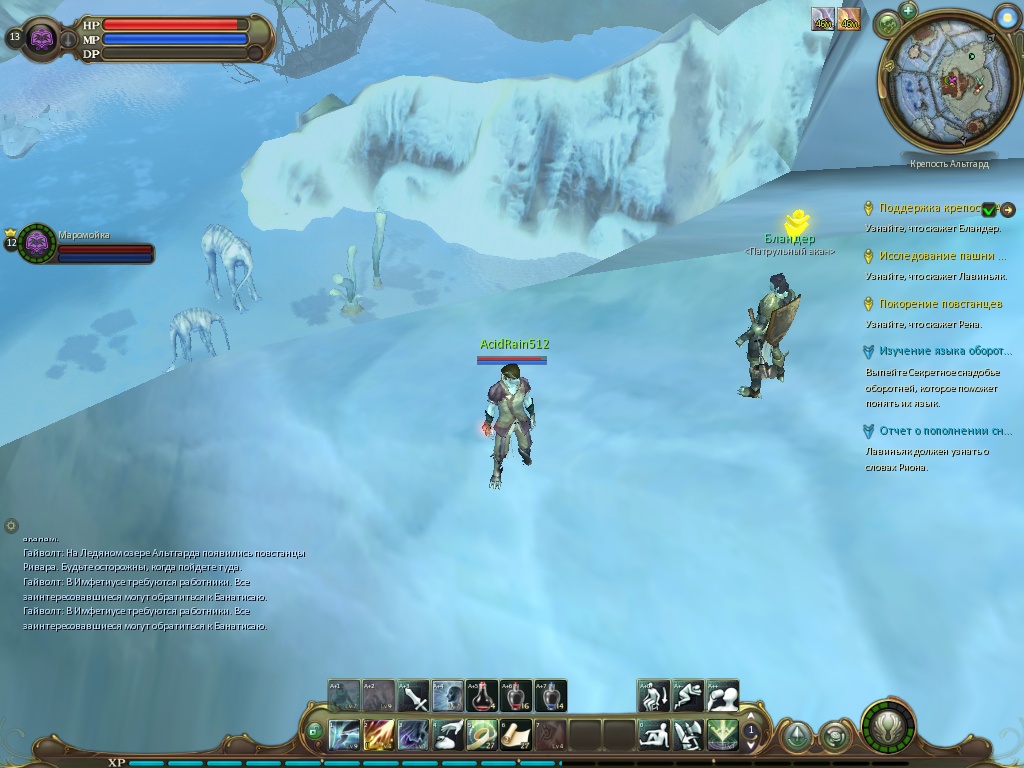Use the red potion with count 4
Viewport: 1024px width, 768px height.
(482, 695)
